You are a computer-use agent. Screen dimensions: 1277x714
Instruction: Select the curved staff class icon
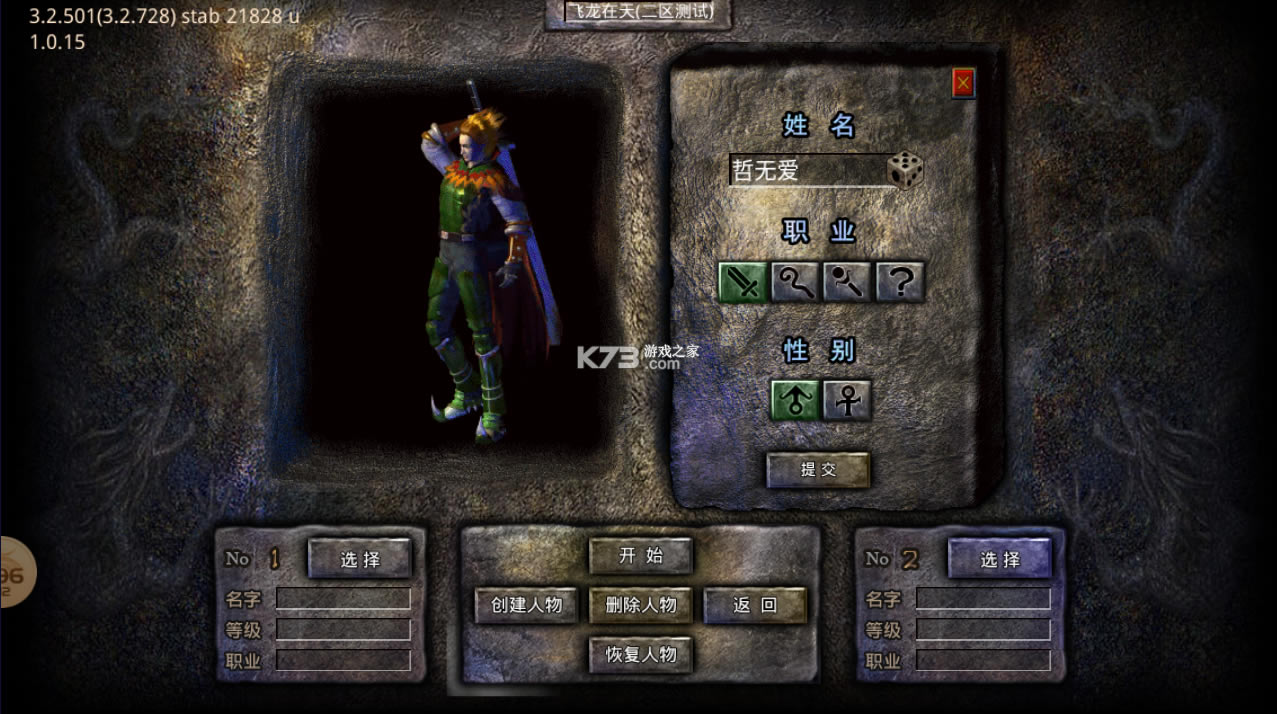795,283
